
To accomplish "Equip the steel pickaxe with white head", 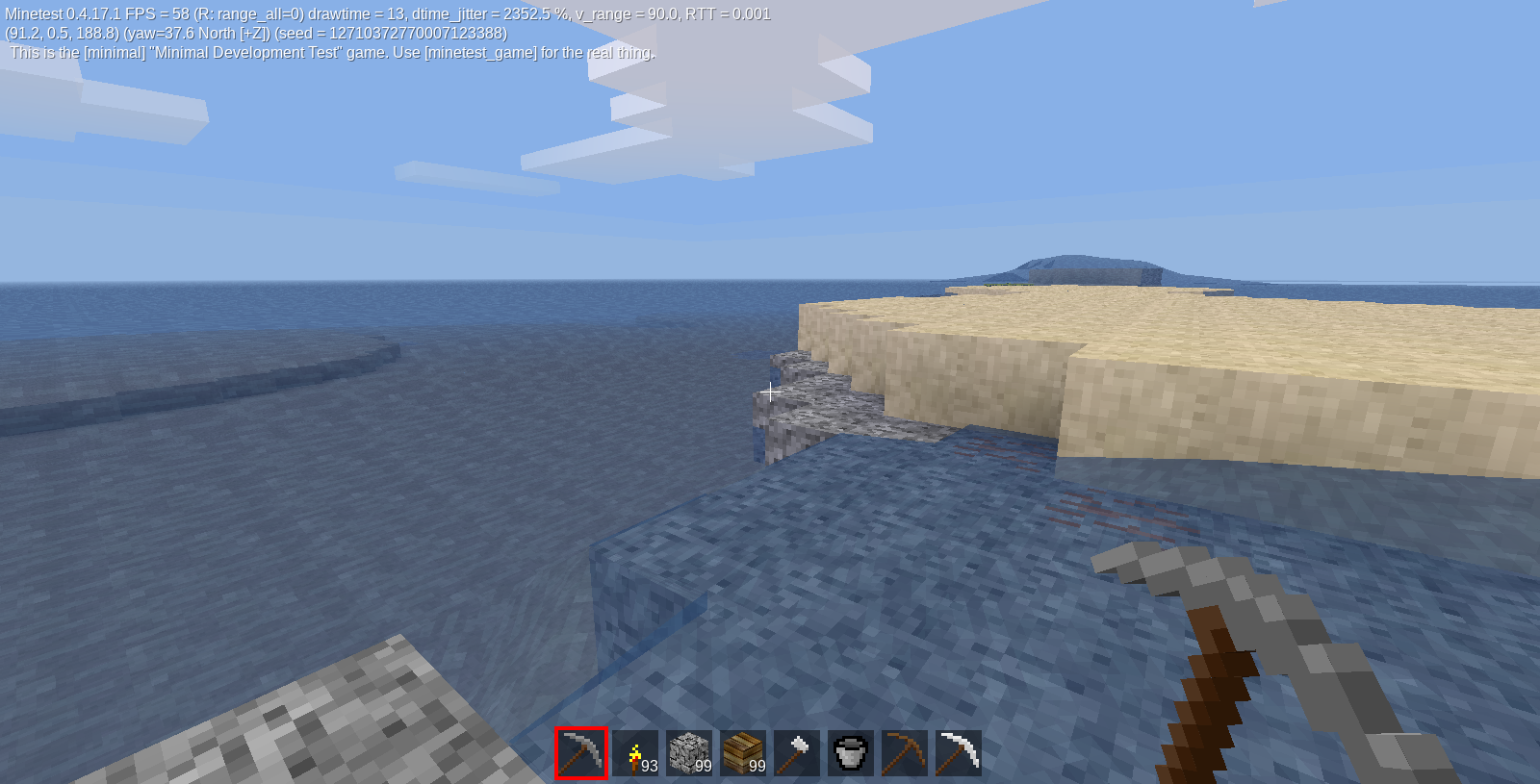I will [x=959, y=753].
